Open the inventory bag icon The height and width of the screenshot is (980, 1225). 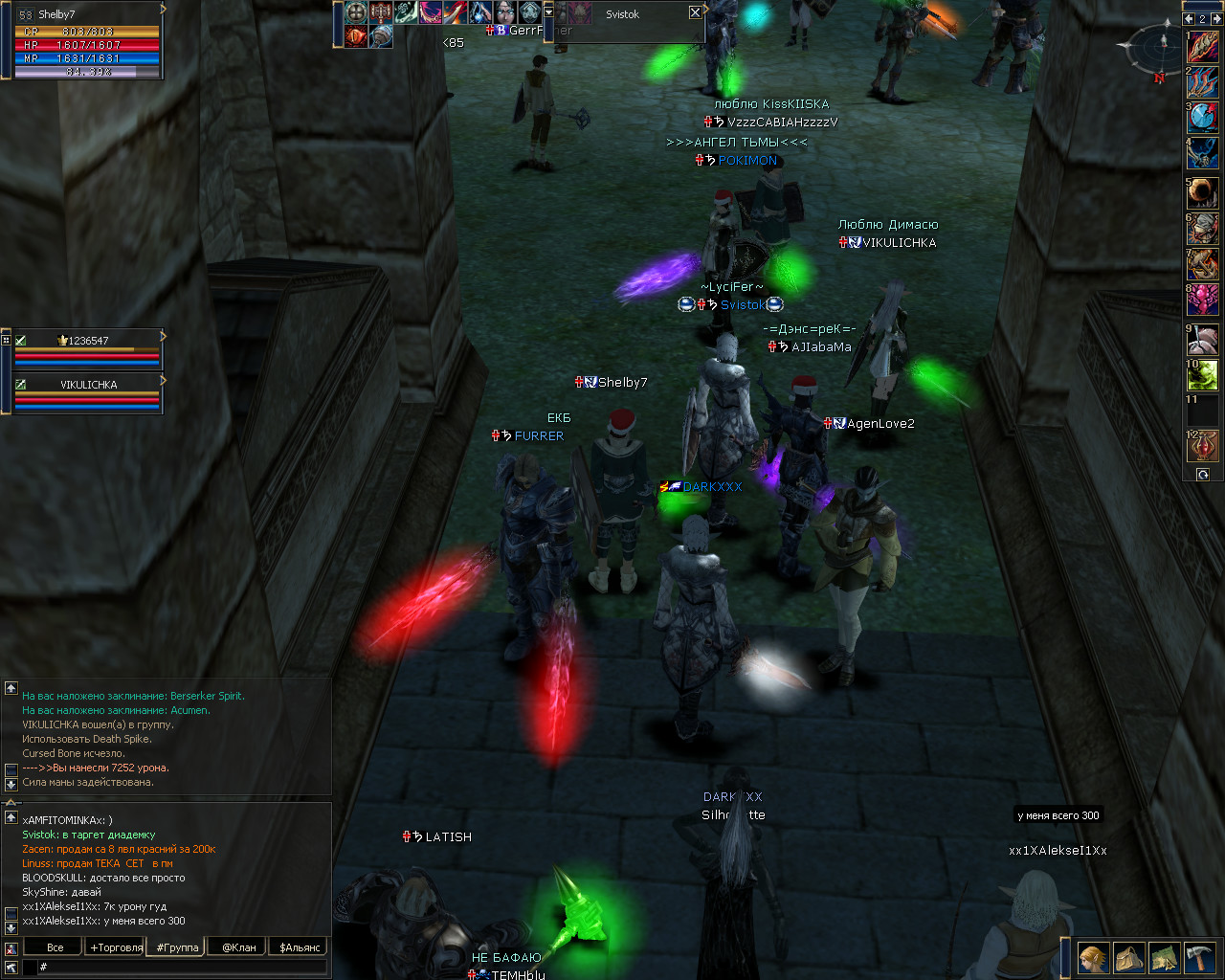tap(1128, 957)
